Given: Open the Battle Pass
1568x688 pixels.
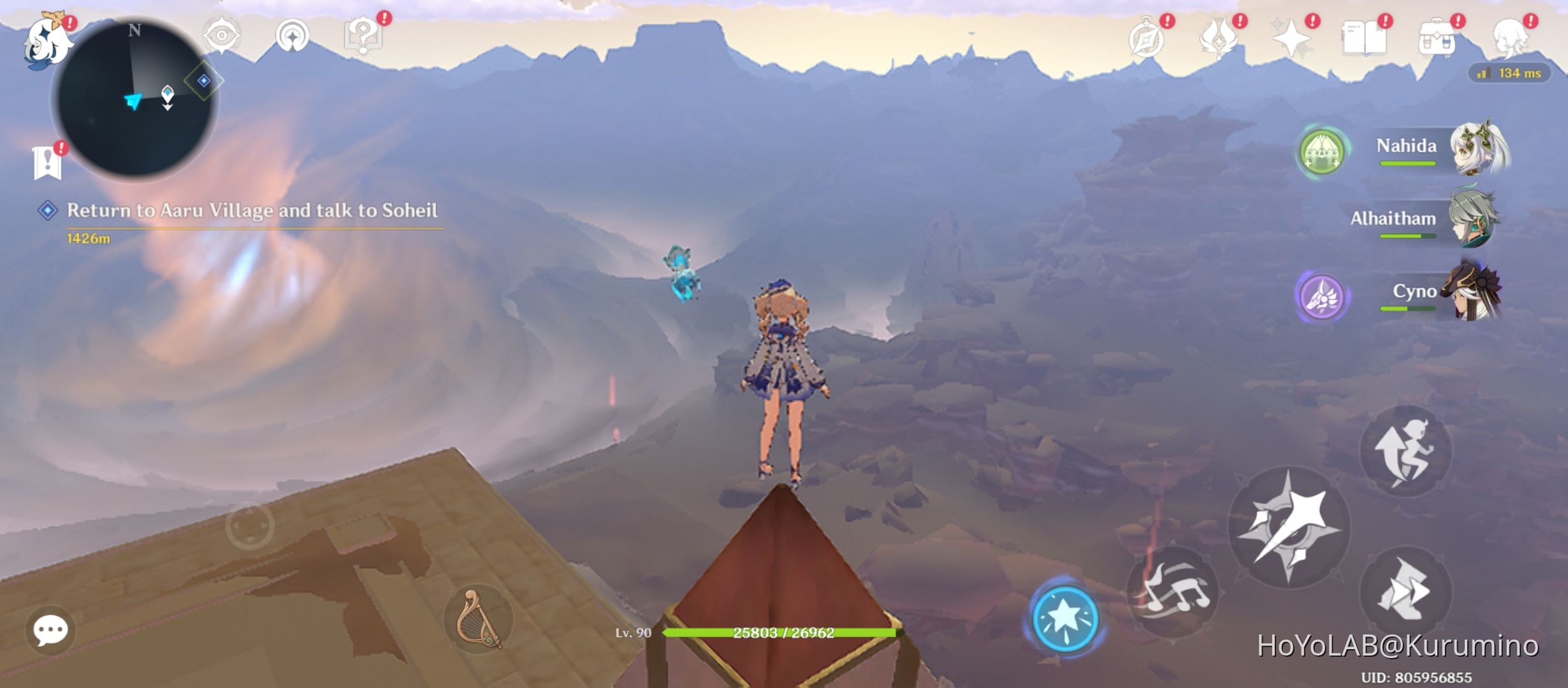Looking at the screenshot, I should click(1218, 38).
